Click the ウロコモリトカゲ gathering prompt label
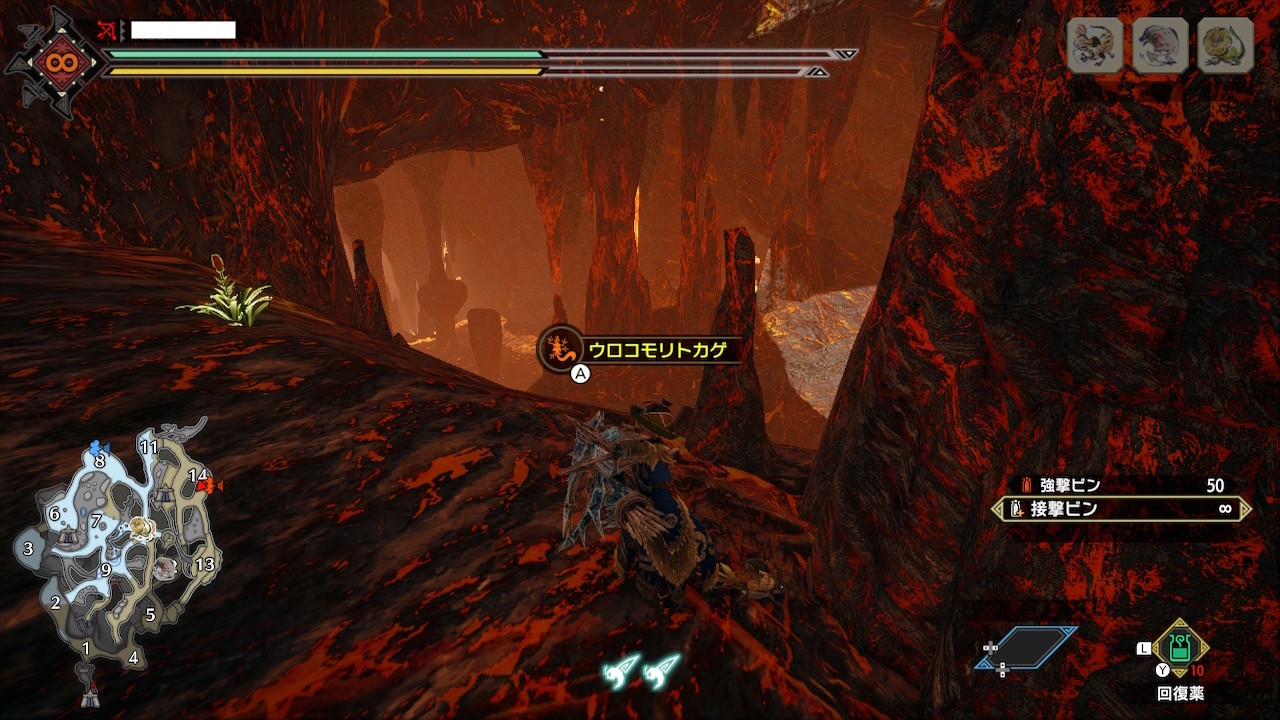 click(655, 349)
